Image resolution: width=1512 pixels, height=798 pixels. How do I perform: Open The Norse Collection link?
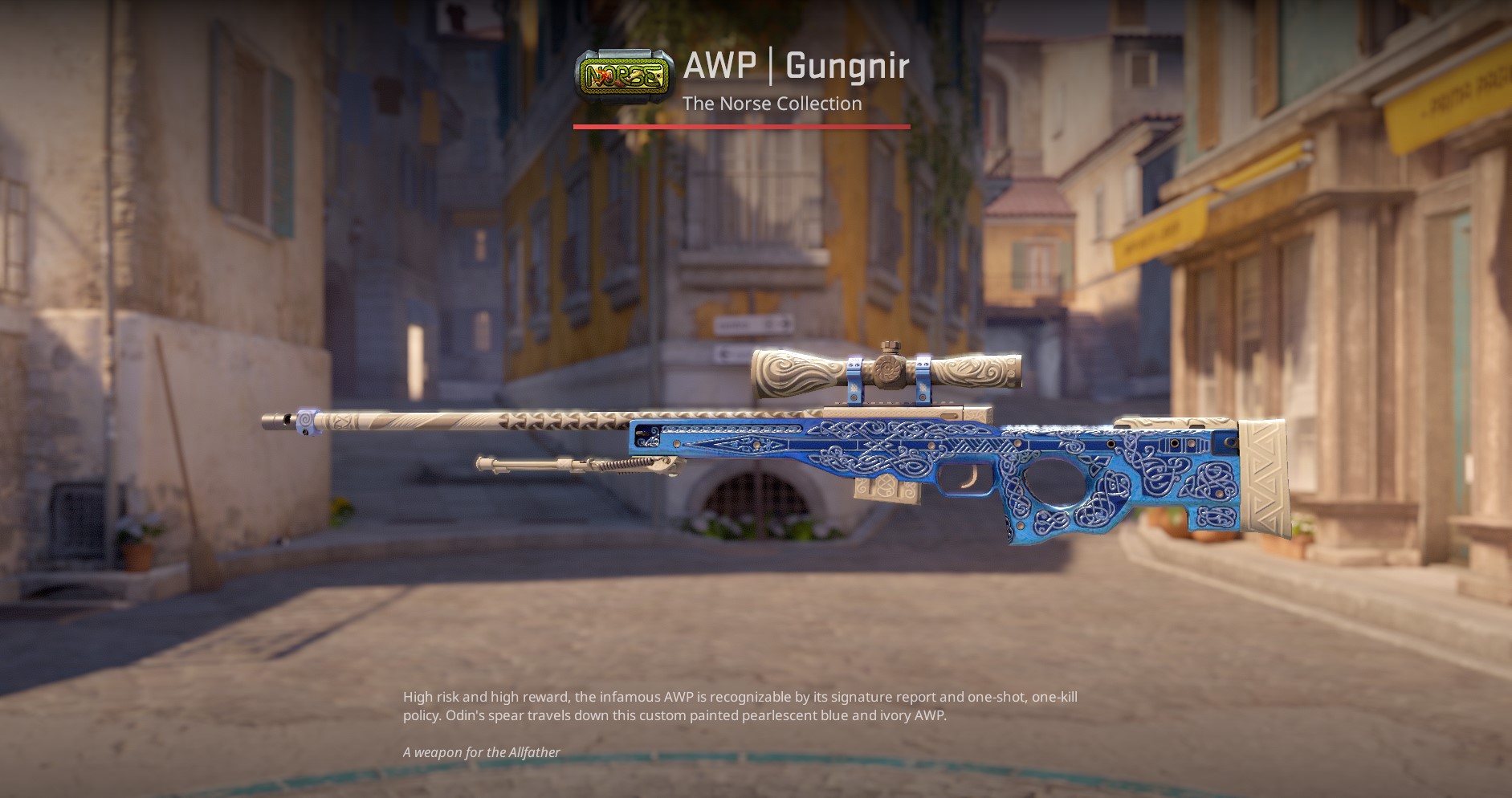coord(772,104)
